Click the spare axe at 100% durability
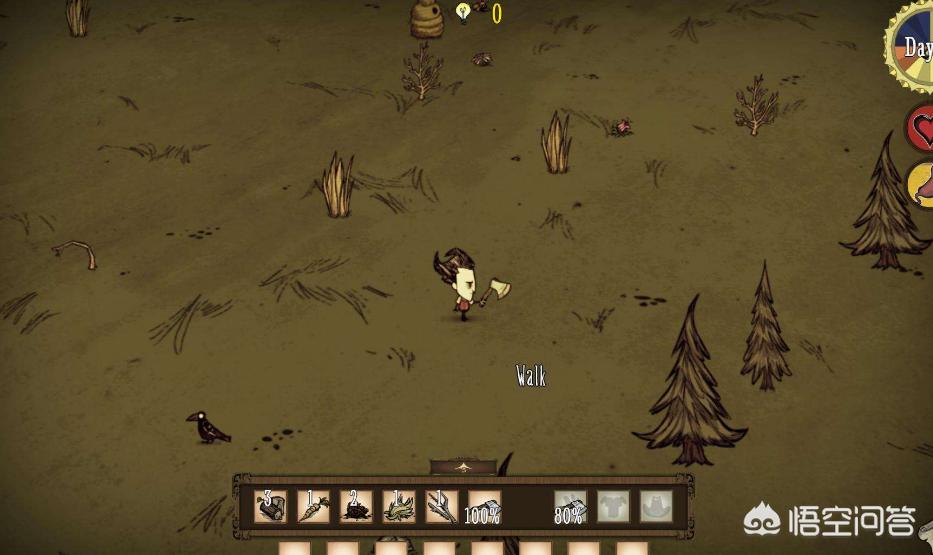The image size is (933, 555). [x=484, y=506]
